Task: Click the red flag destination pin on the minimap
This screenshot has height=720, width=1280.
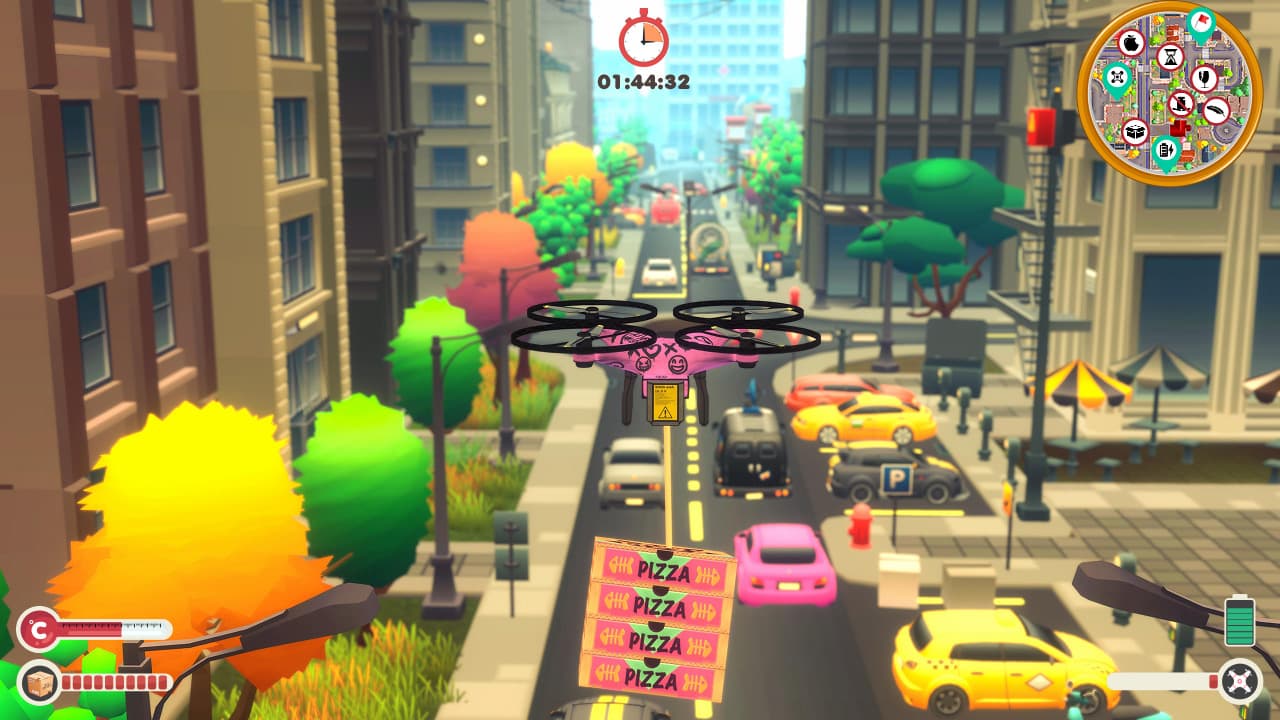Action: pos(1200,21)
